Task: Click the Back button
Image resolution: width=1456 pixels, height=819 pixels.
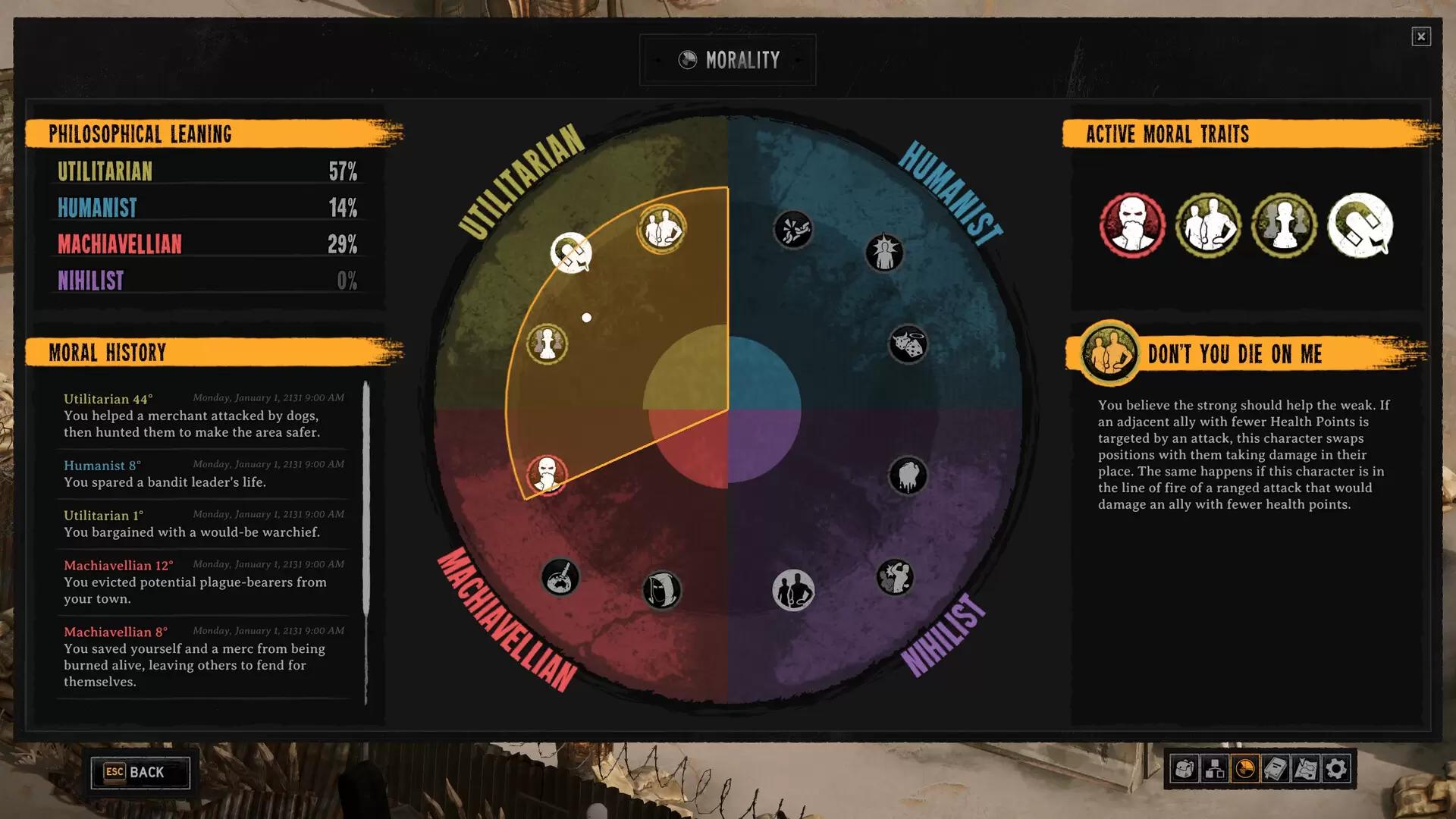Action: pyautogui.click(x=140, y=772)
